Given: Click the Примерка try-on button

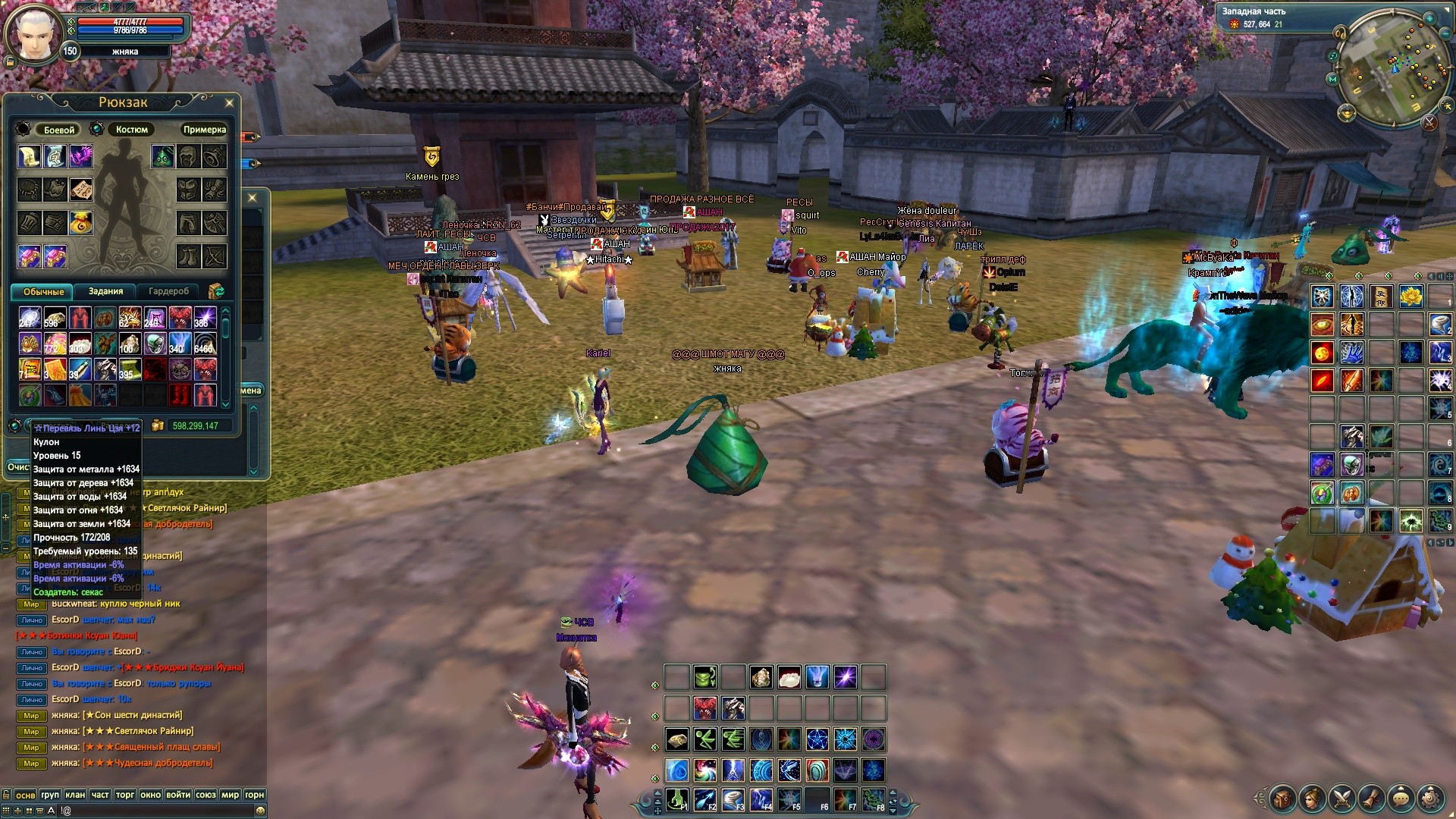Looking at the screenshot, I should pos(204,130).
